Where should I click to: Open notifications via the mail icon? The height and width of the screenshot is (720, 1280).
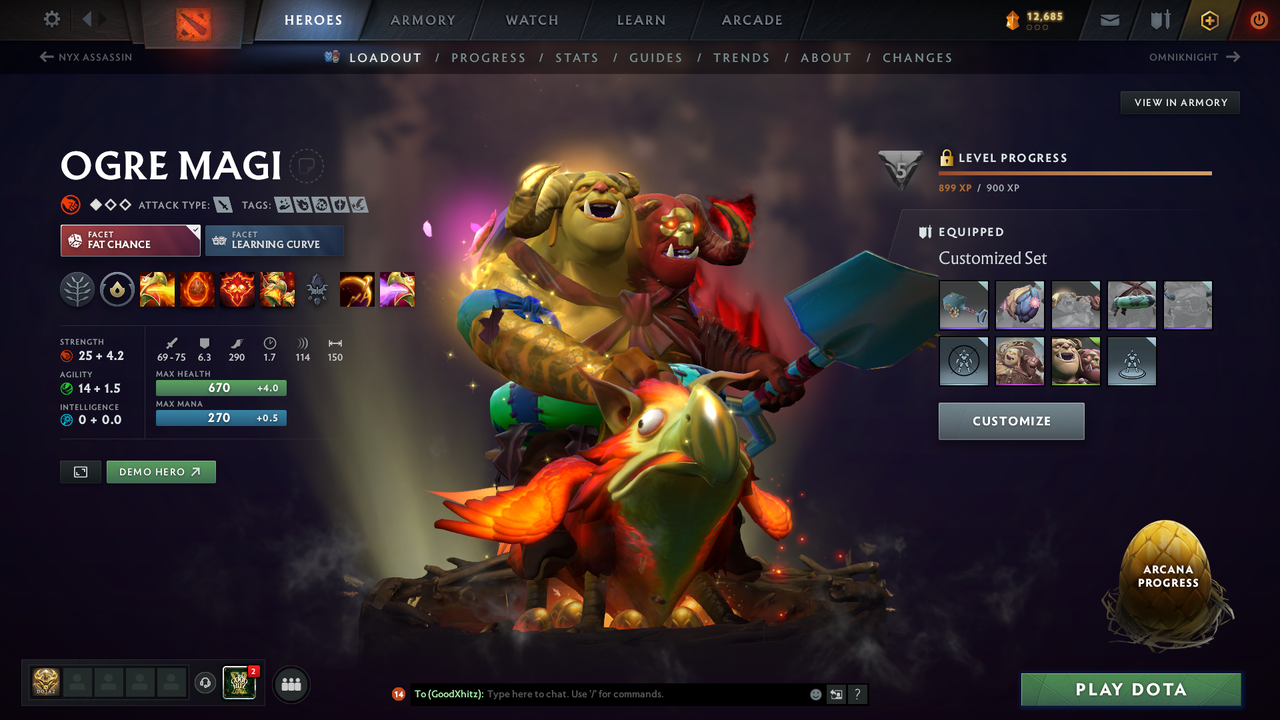click(1109, 19)
